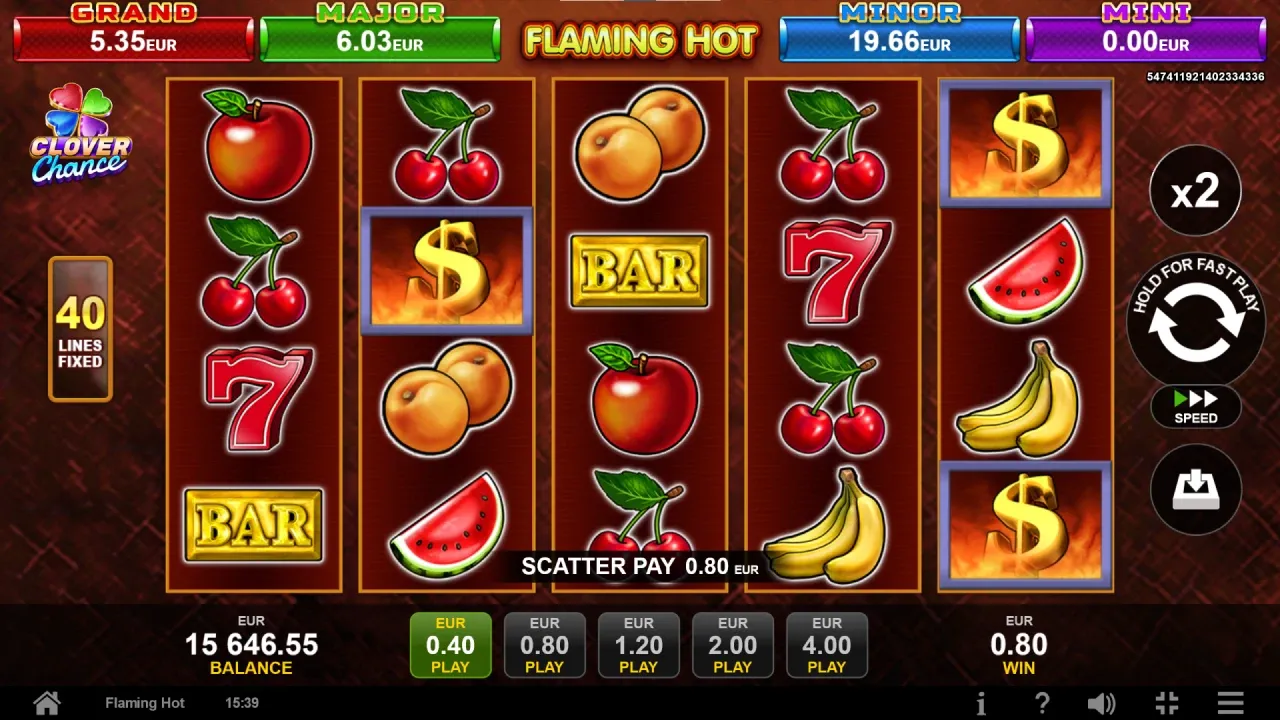Screen dimensions: 1280x720
Task: Return to lobby via home icon
Action: click(x=47, y=703)
